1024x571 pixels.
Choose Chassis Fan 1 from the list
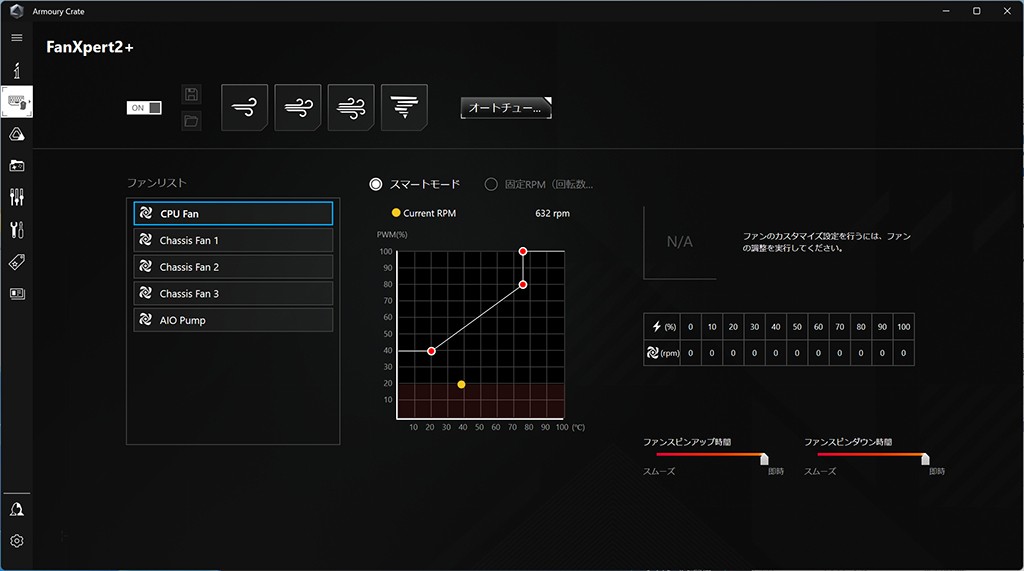[233, 241]
